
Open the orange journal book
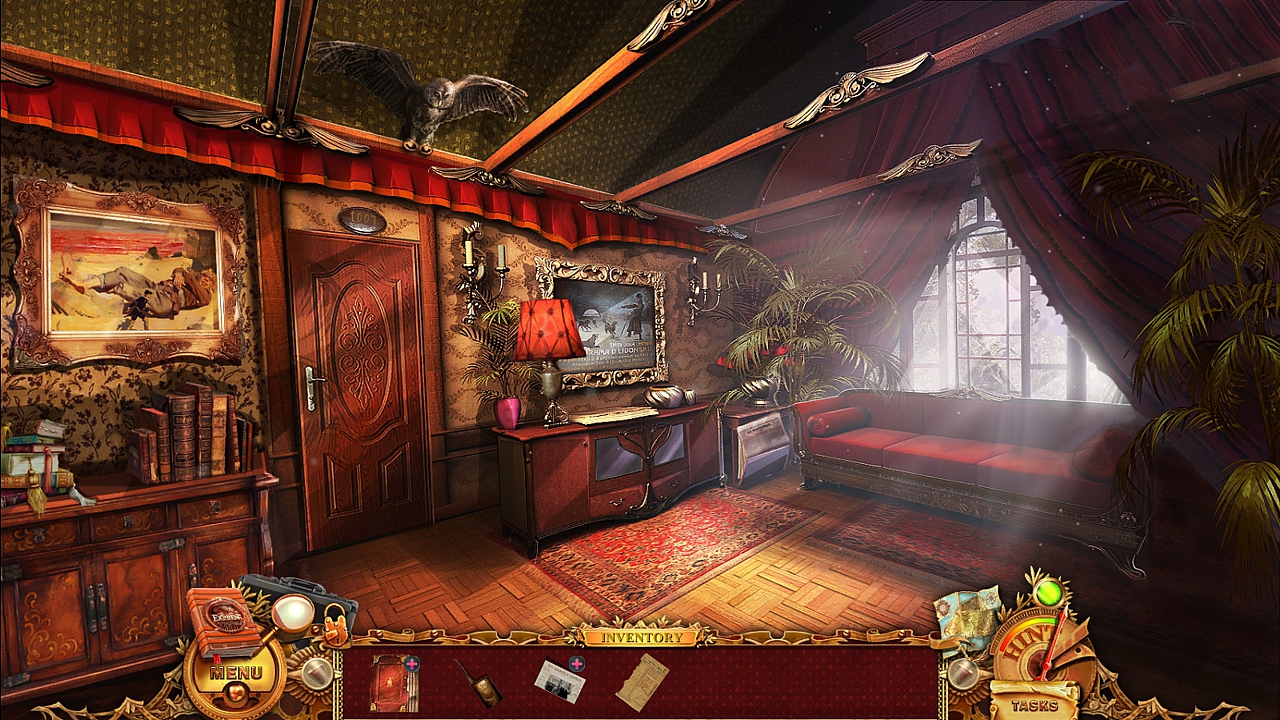click(221, 620)
